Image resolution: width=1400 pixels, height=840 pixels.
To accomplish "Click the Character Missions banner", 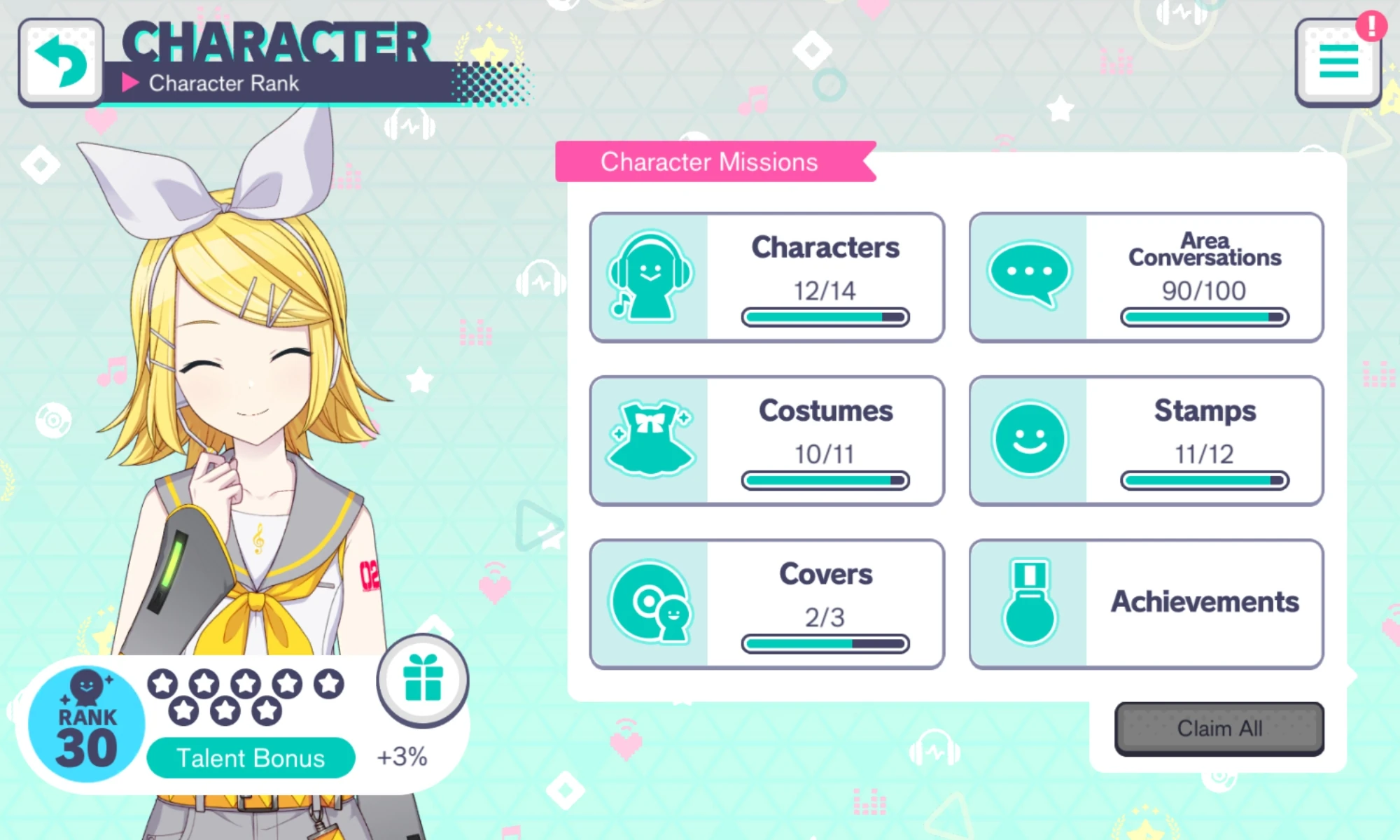I will (709, 161).
